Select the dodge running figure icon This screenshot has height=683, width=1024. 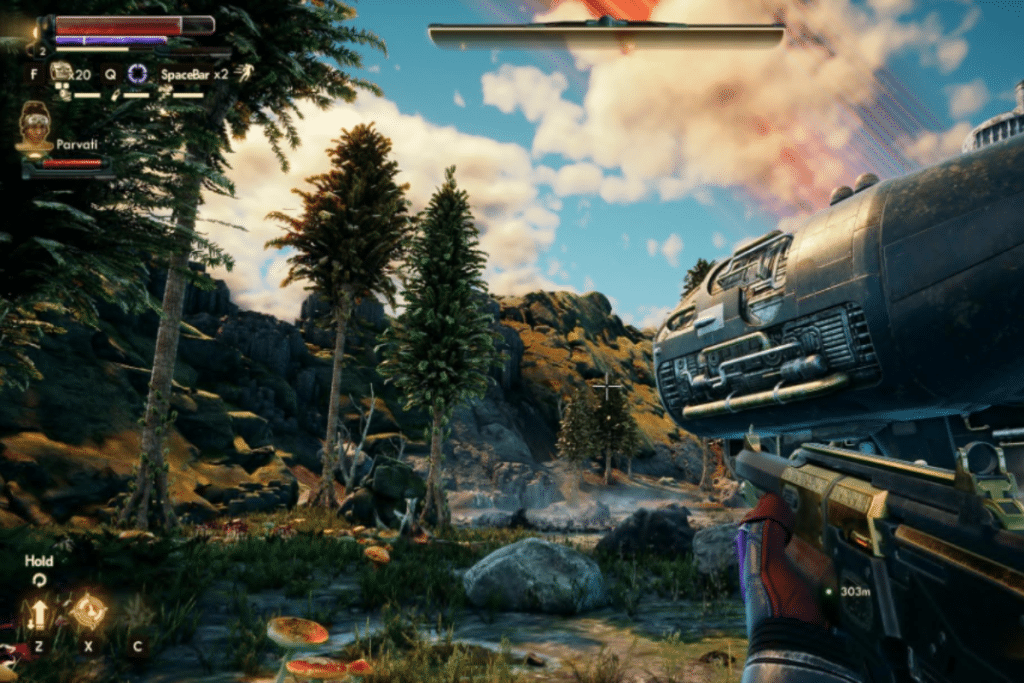coord(244,72)
